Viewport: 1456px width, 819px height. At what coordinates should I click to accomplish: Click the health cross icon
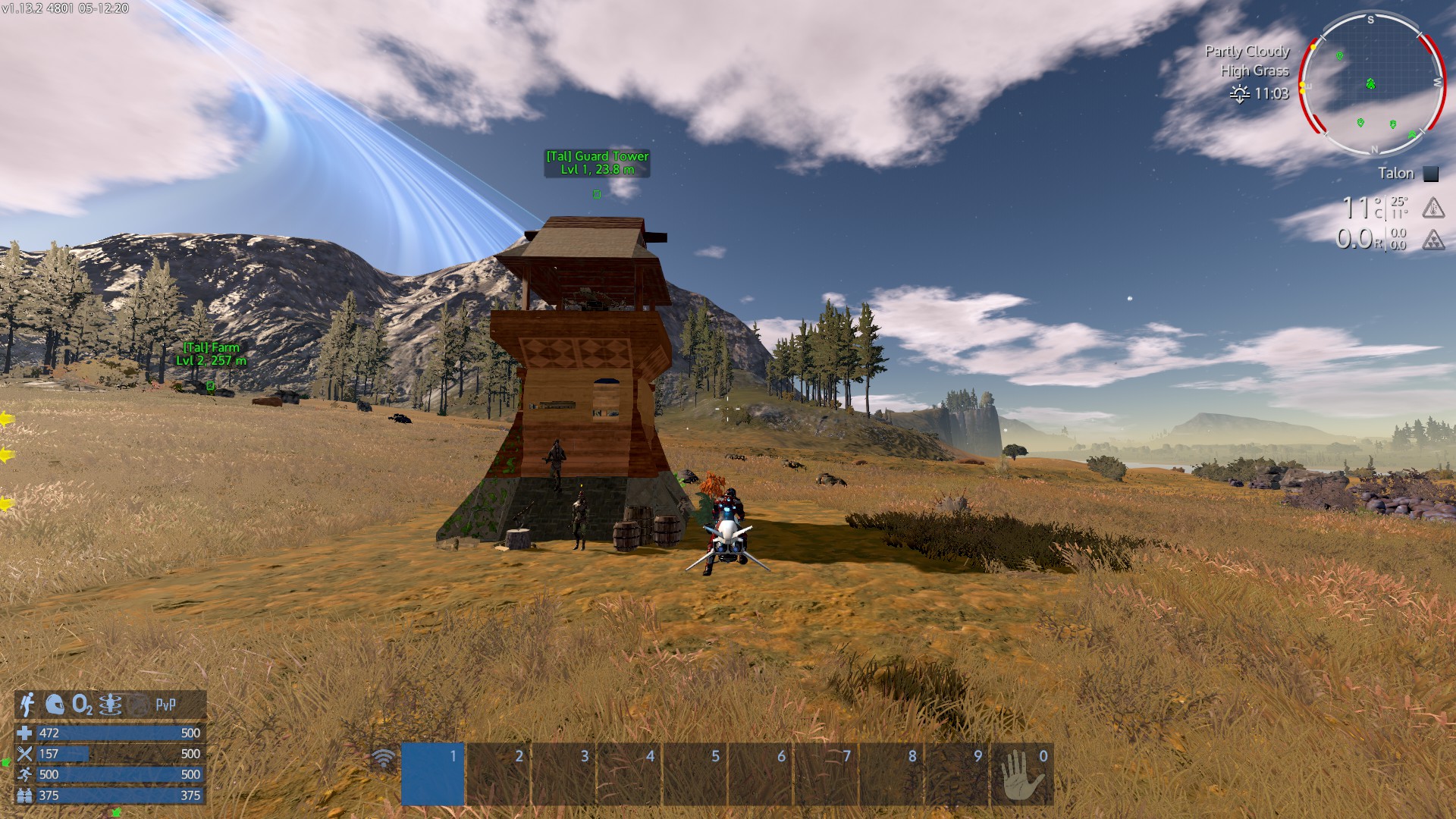pyautogui.click(x=25, y=733)
